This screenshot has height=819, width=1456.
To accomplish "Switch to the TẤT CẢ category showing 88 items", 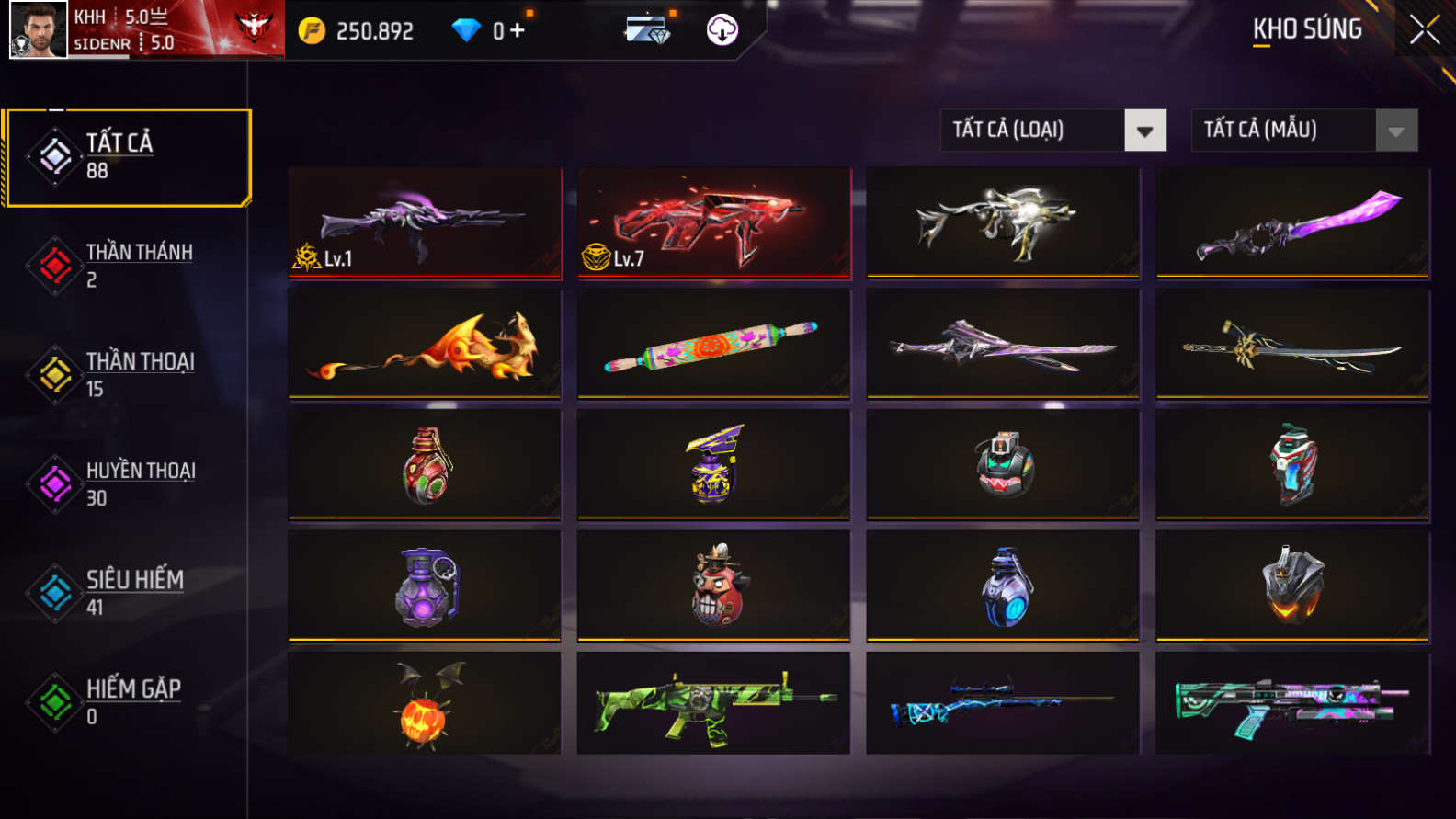I will point(129,156).
